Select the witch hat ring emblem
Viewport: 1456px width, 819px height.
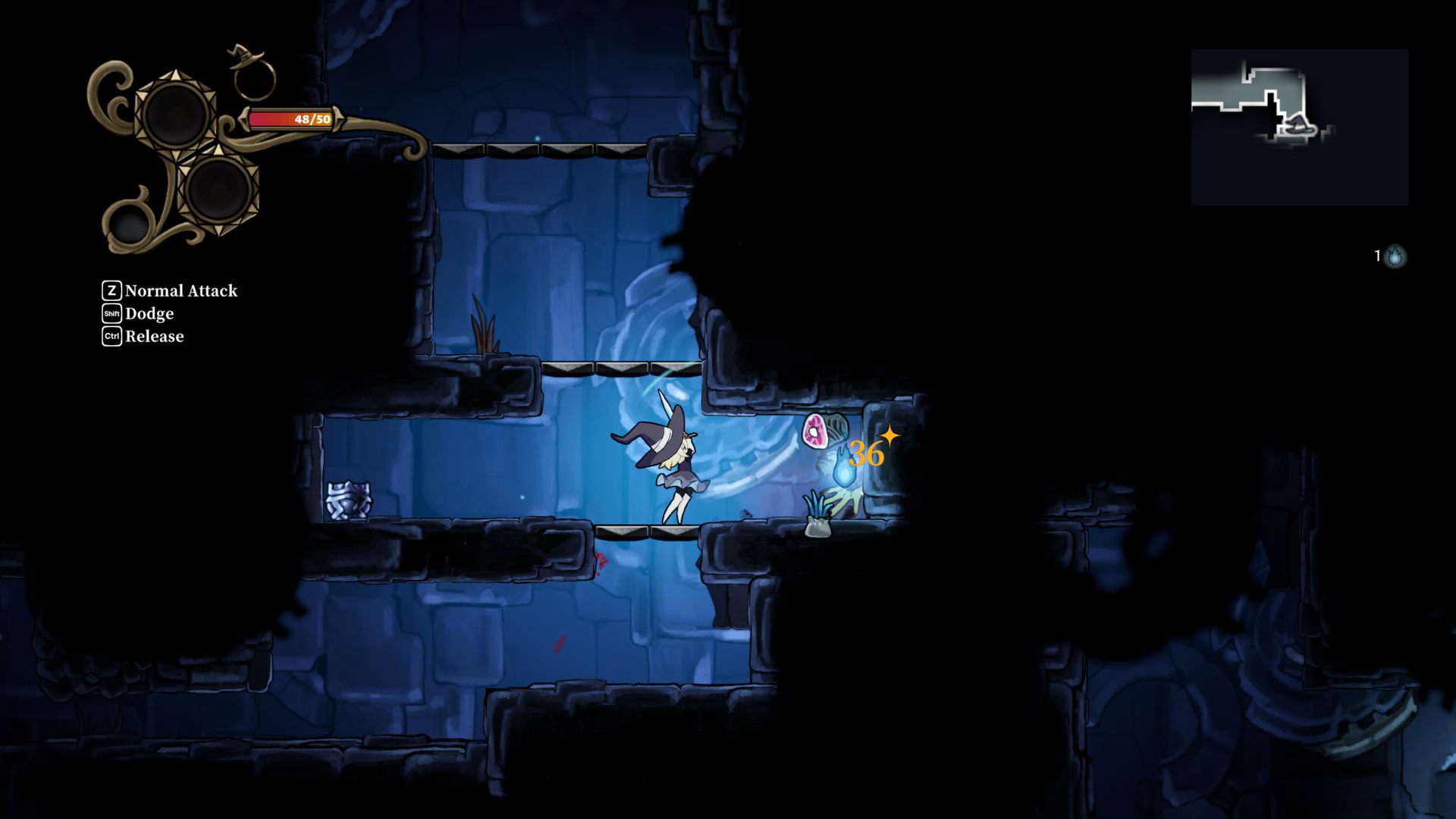coord(253,74)
